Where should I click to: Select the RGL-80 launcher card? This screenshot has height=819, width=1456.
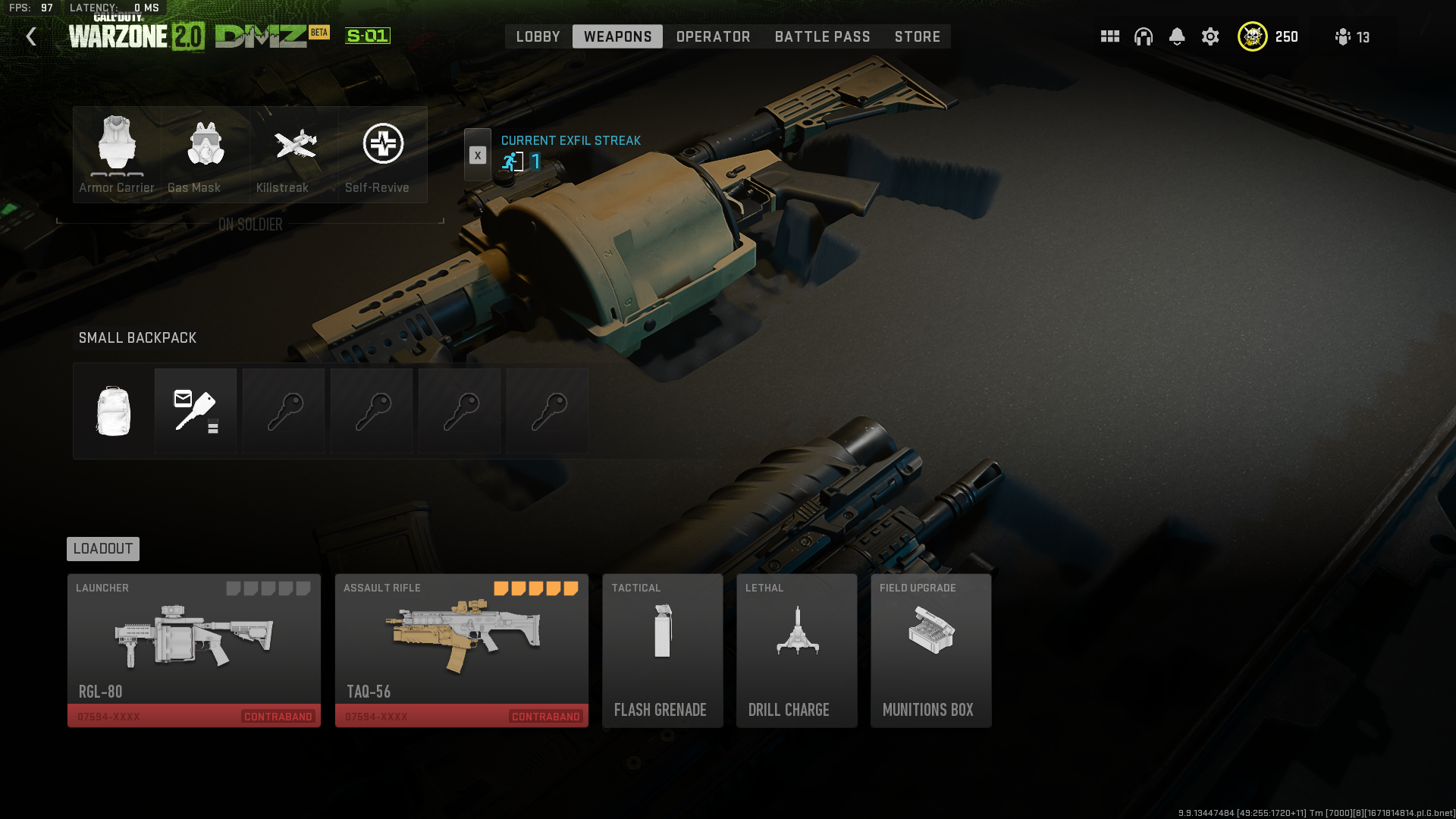[193, 648]
